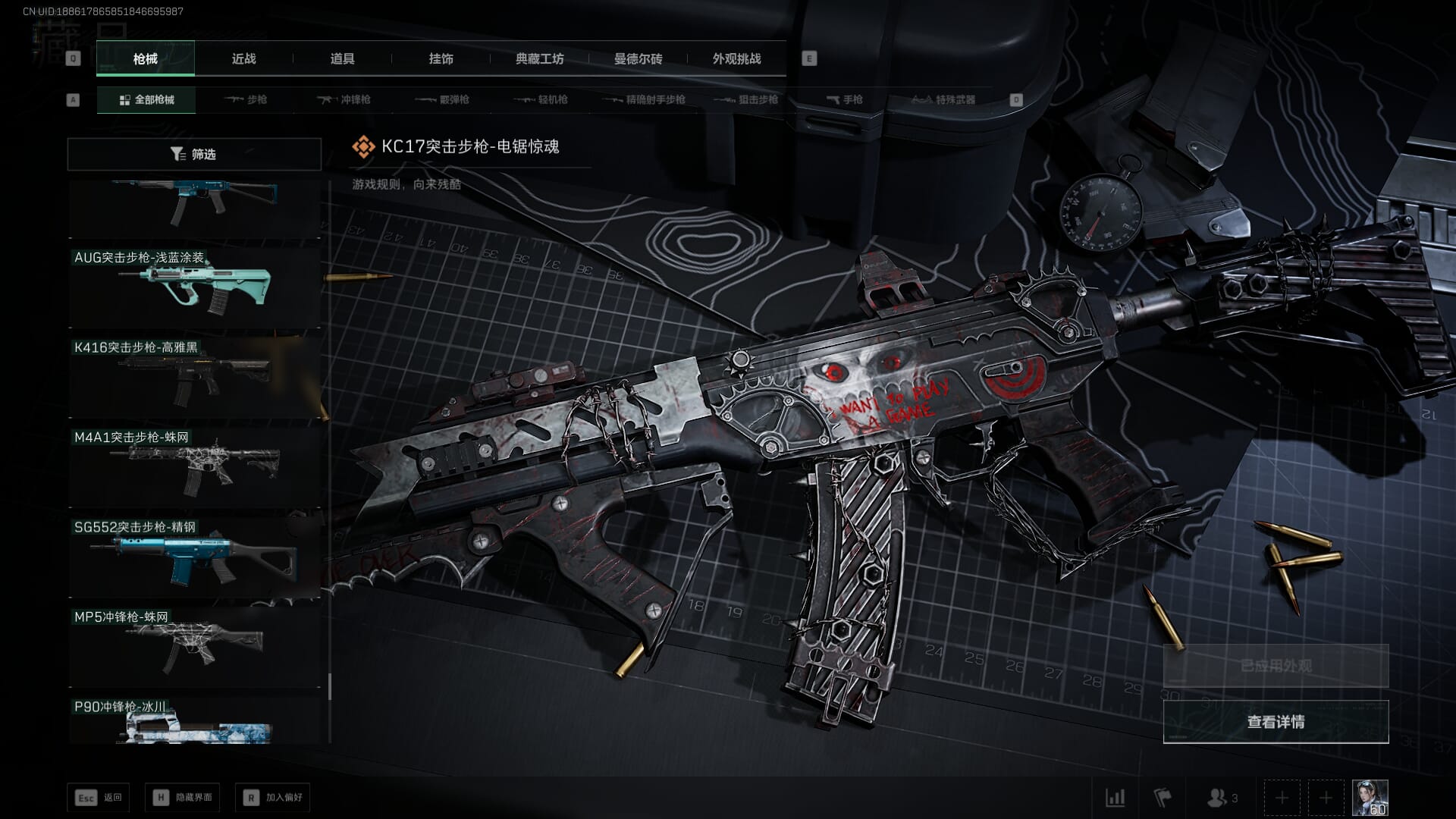The width and height of the screenshot is (1456, 819).
Task: Select the 挂饰 charms tab
Action: tap(441, 59)
